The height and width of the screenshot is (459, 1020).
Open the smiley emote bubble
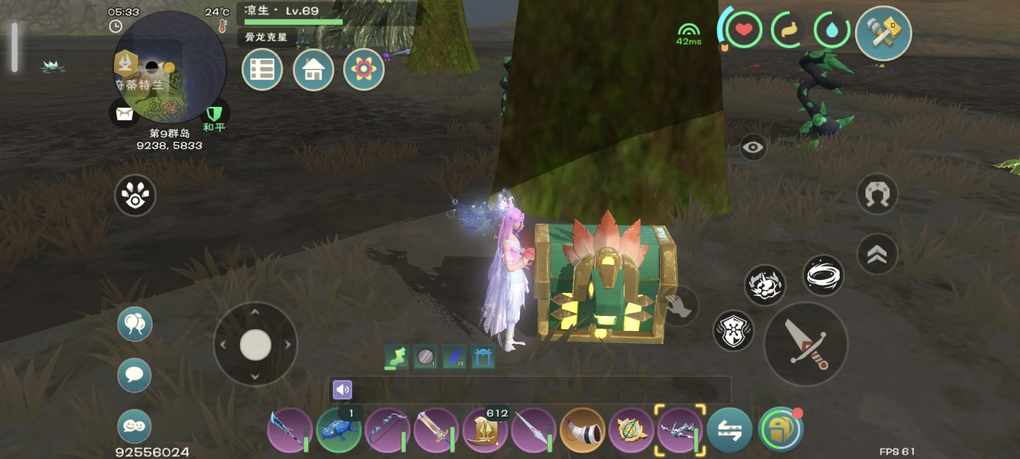point(135,426)
